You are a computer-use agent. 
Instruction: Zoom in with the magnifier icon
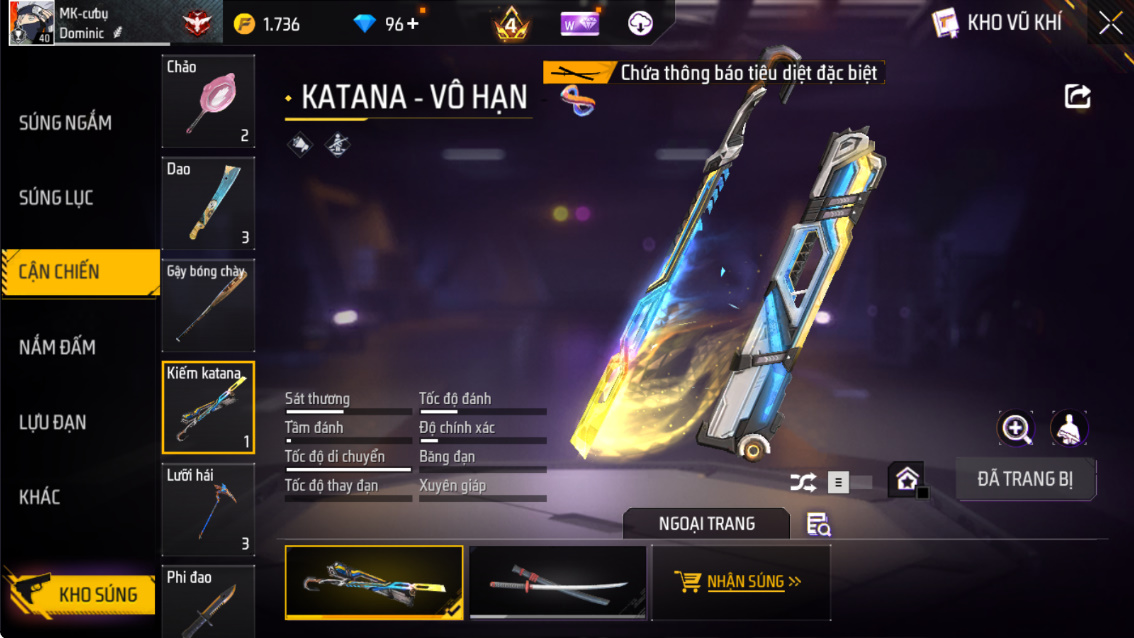[1016, 429]
